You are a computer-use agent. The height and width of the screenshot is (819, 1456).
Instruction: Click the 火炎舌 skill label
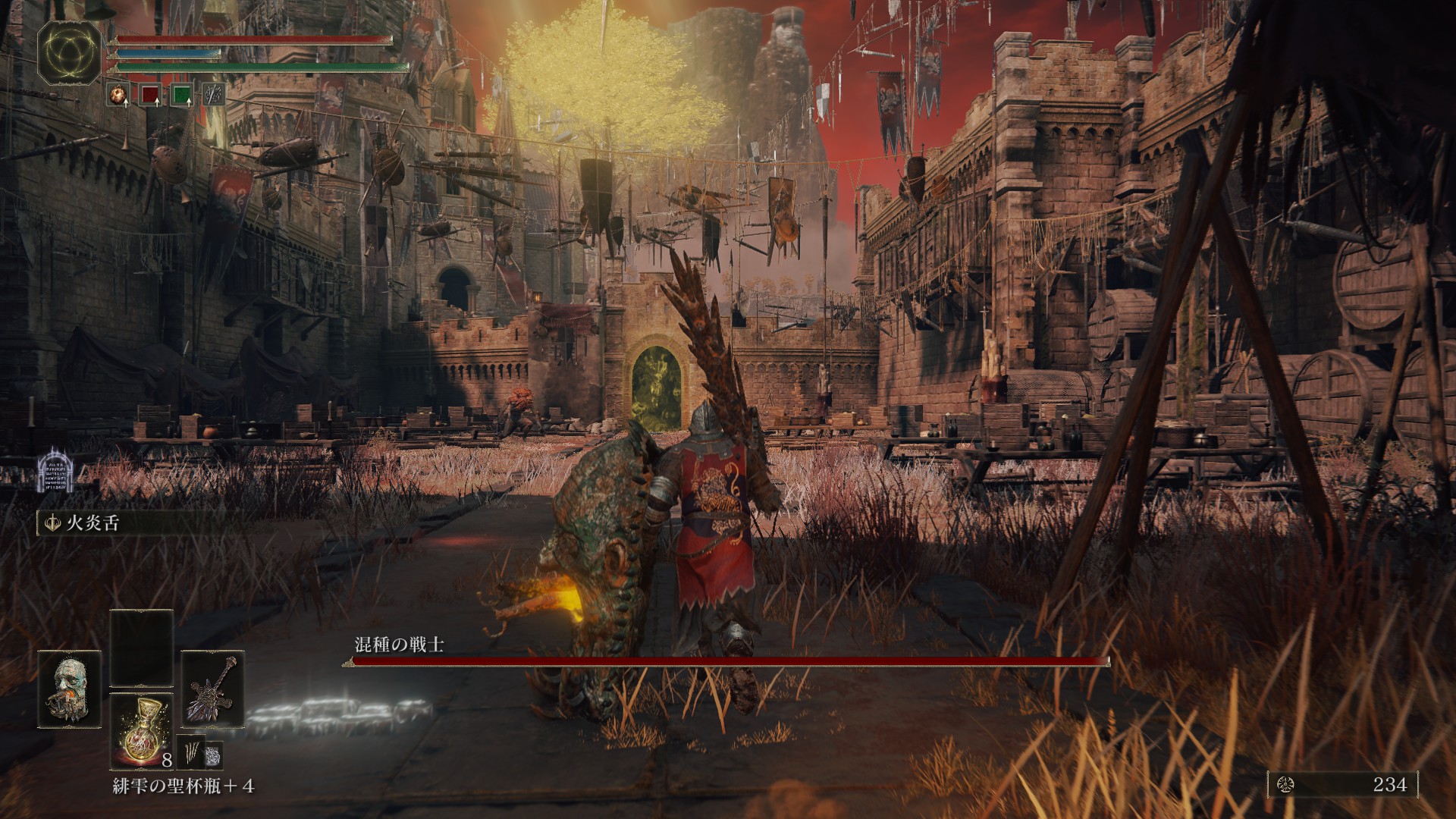pyautogui.click(x=93, y=523)
